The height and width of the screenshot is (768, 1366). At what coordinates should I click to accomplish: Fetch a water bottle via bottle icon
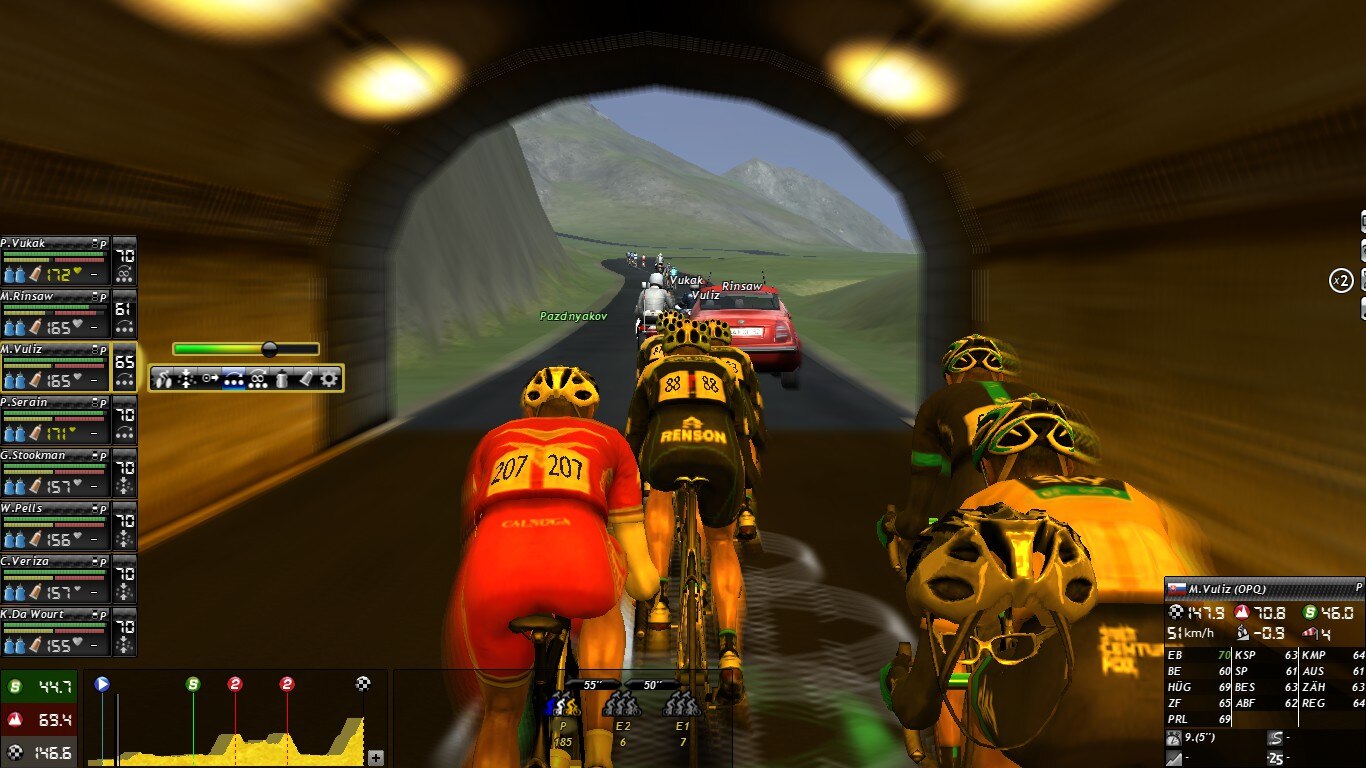pyautogui.click(x=282, y=378)
